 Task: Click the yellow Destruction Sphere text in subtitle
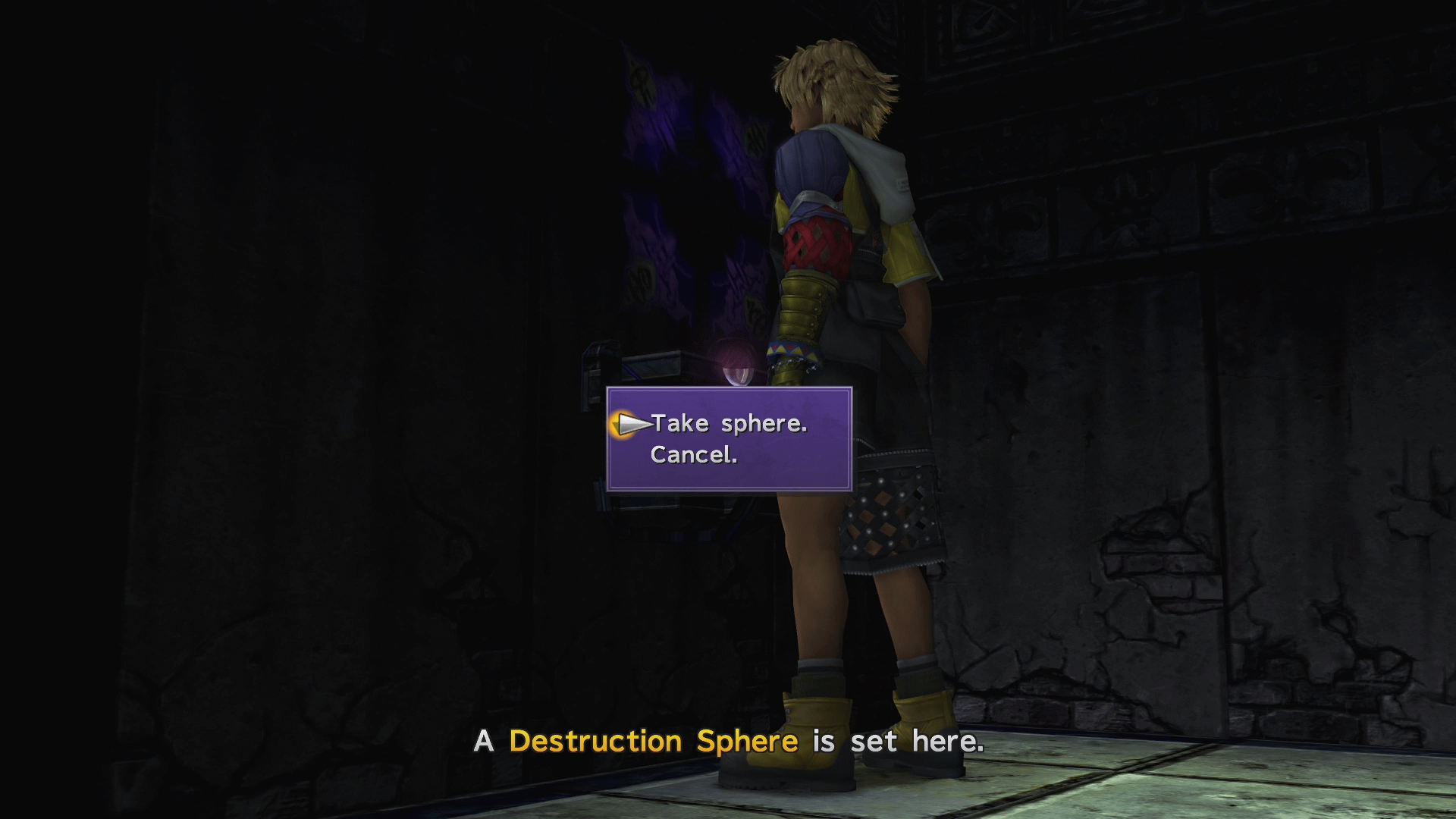[x=652, y=741]
